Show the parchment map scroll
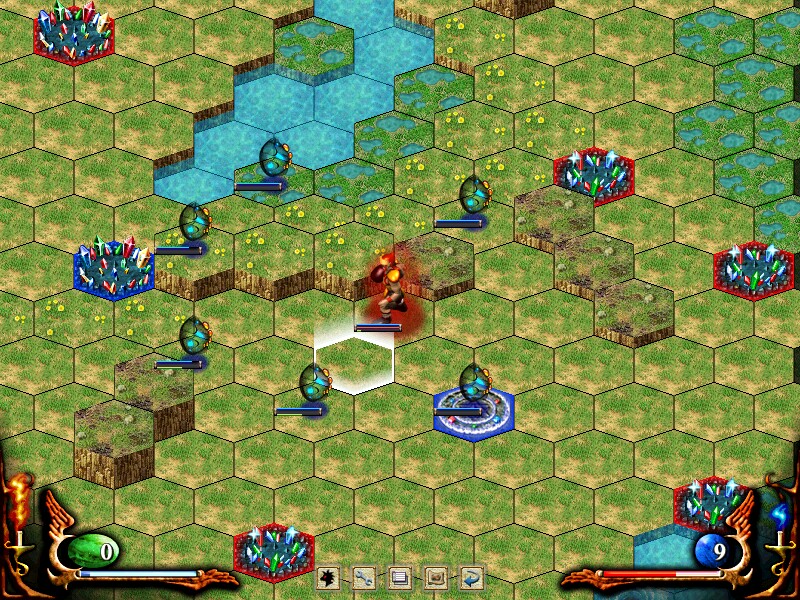 (x=436, y=577)
